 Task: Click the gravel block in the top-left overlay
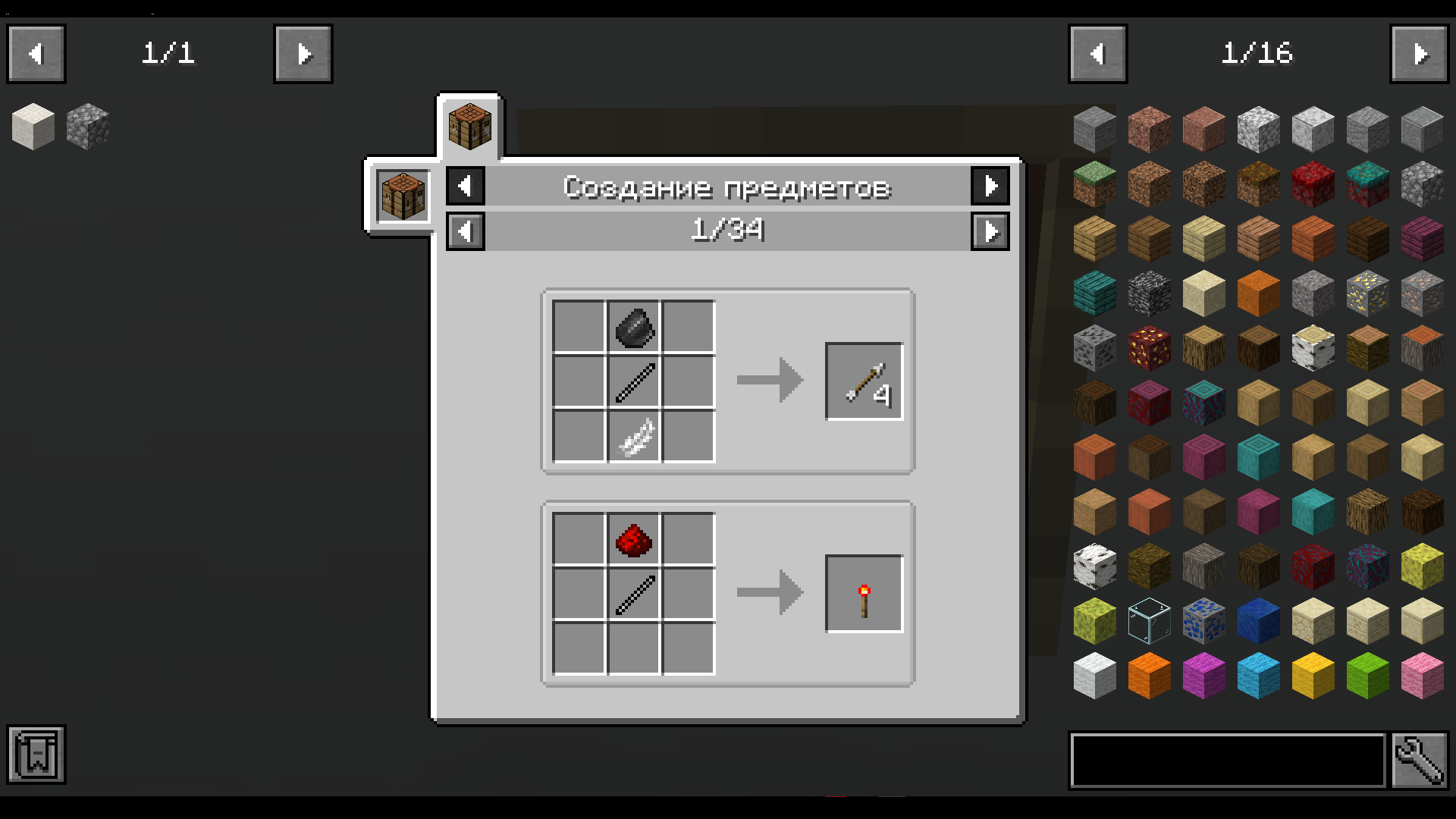coord(87,127)
